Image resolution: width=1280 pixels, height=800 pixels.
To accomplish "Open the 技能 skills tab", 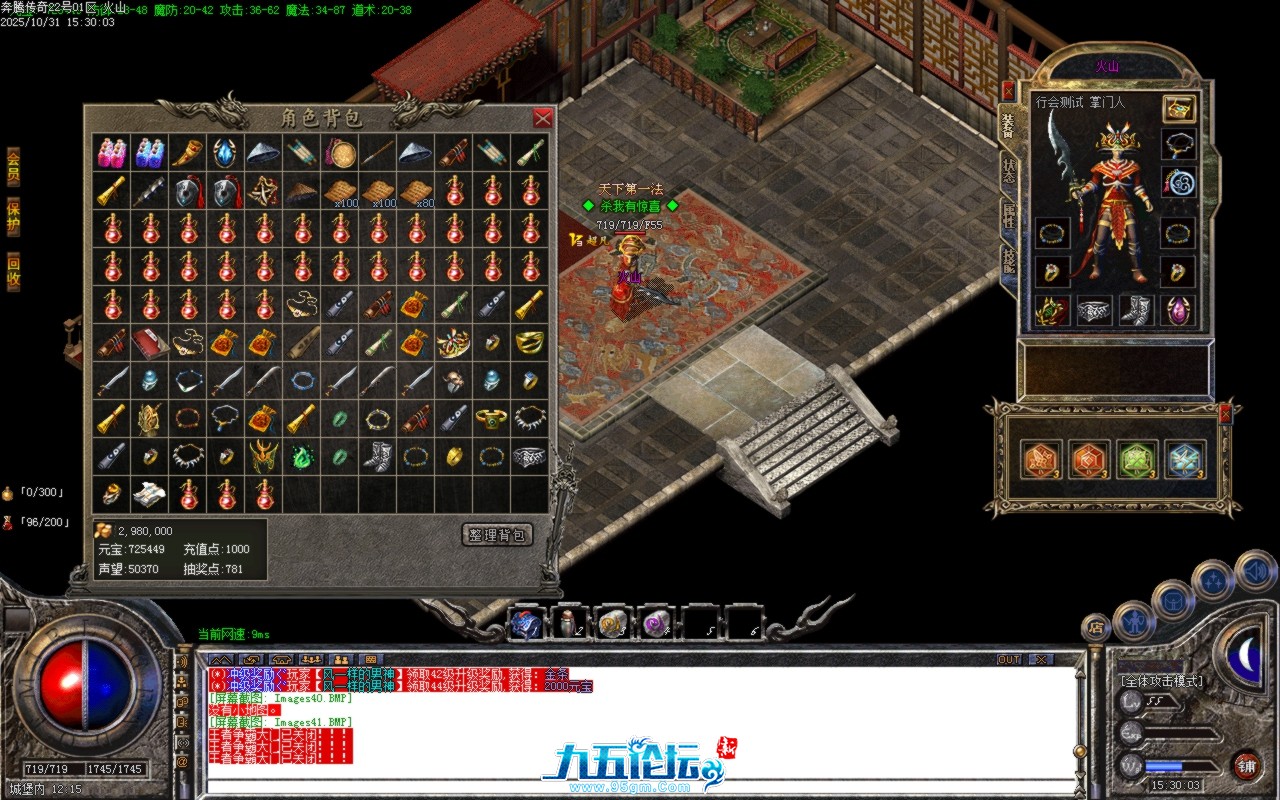I will tap(1007, 258).
